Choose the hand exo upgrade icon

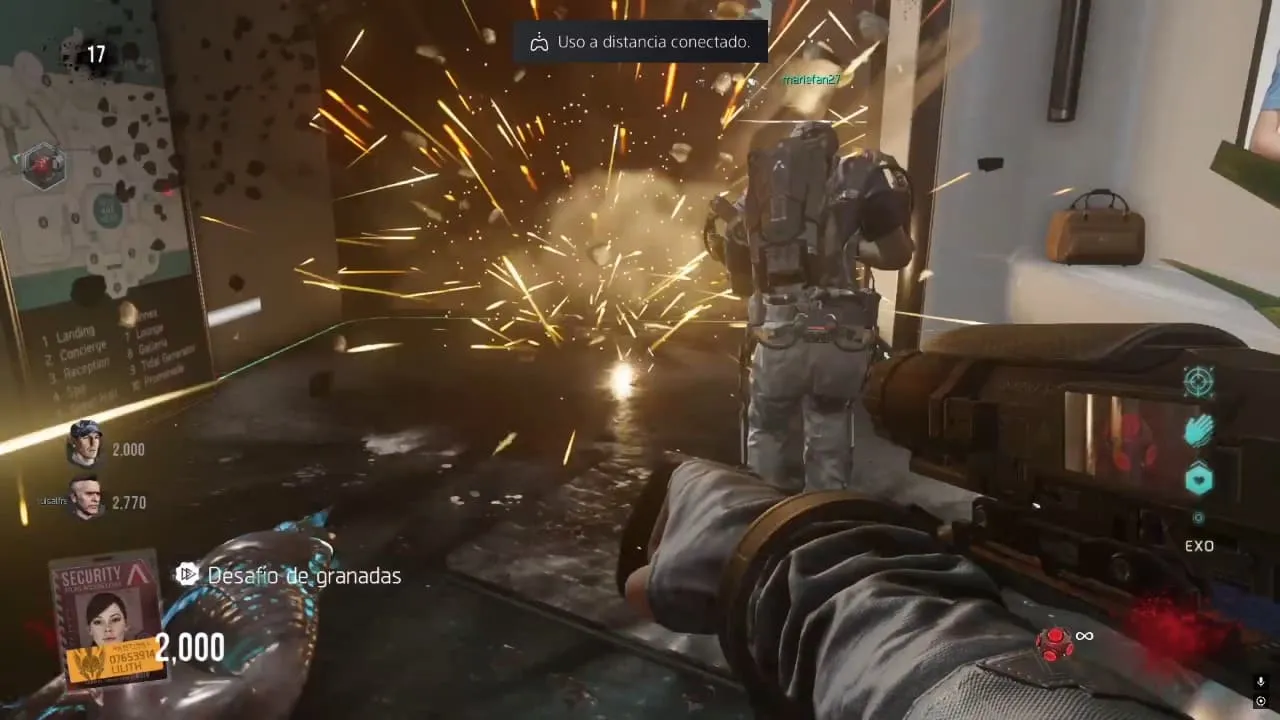pyautogui.click(x=1198, y=431)
